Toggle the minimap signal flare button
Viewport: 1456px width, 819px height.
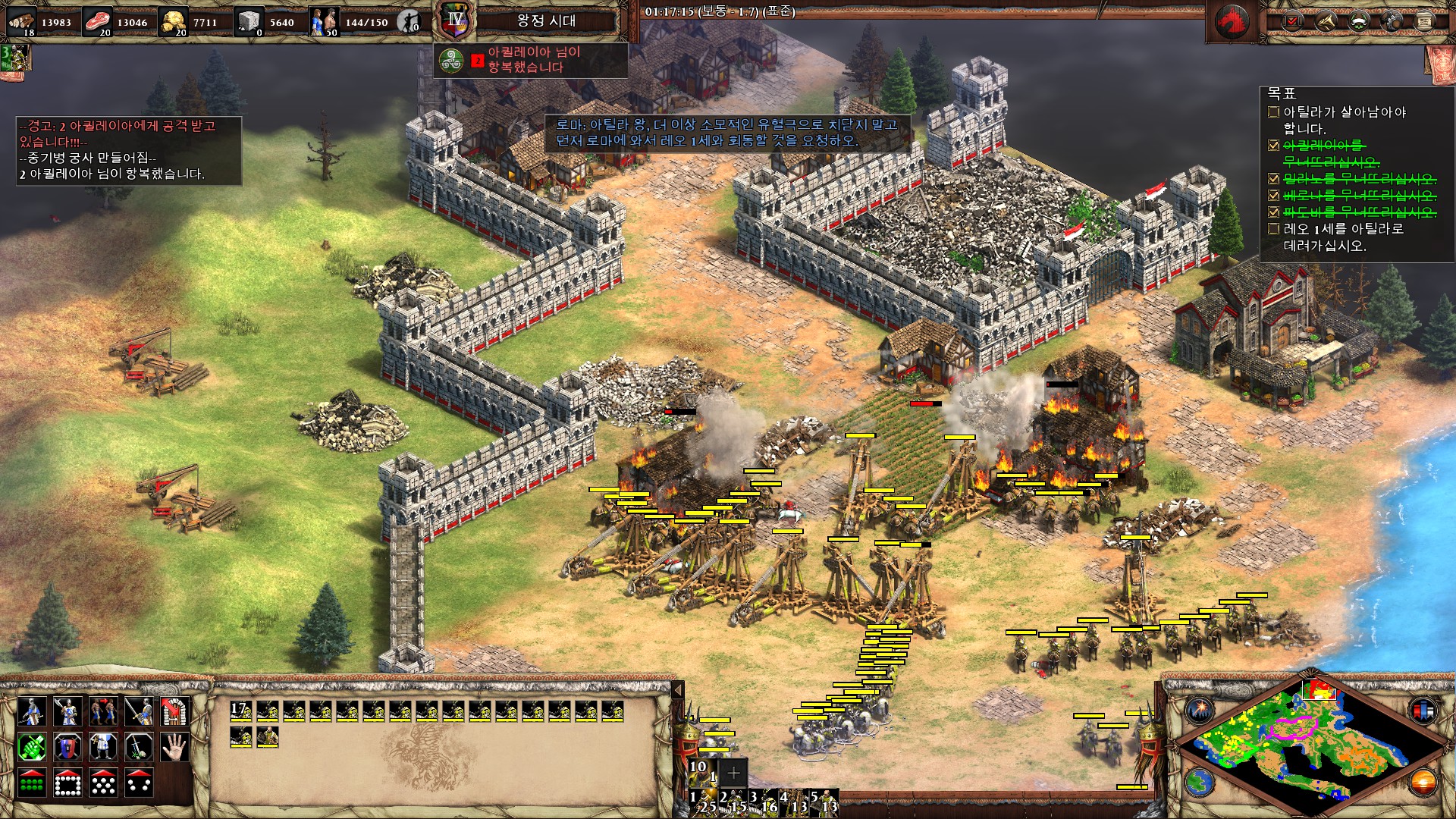(1200, 710)
